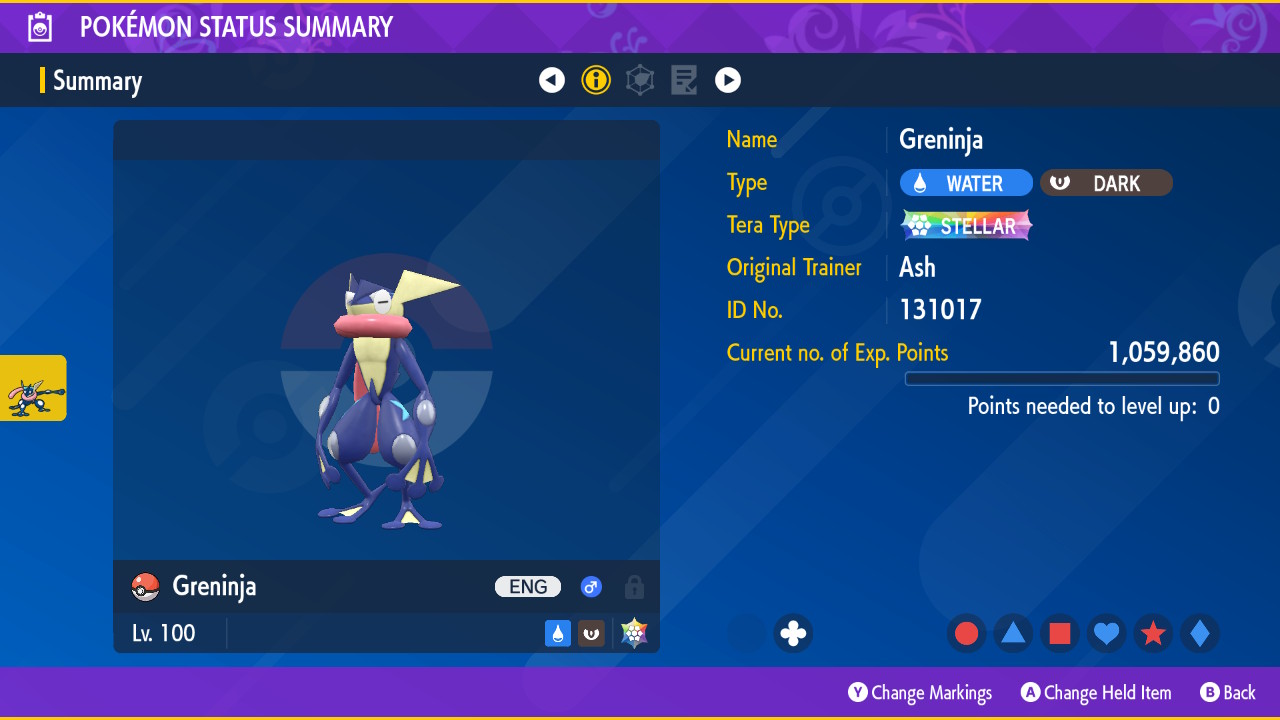1280x720 pixels.
Task: Click the Stellar Tera Type emblem
Action: point(966,225)
